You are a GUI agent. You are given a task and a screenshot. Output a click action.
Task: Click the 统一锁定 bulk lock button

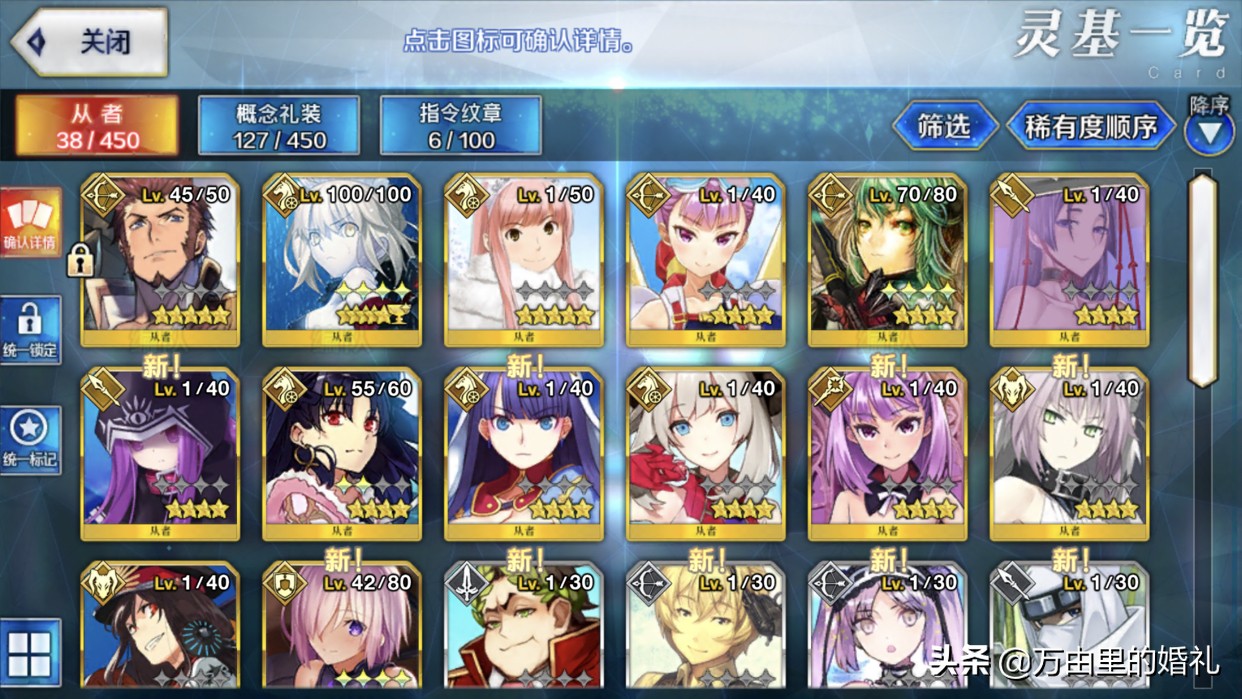[30, 330]
